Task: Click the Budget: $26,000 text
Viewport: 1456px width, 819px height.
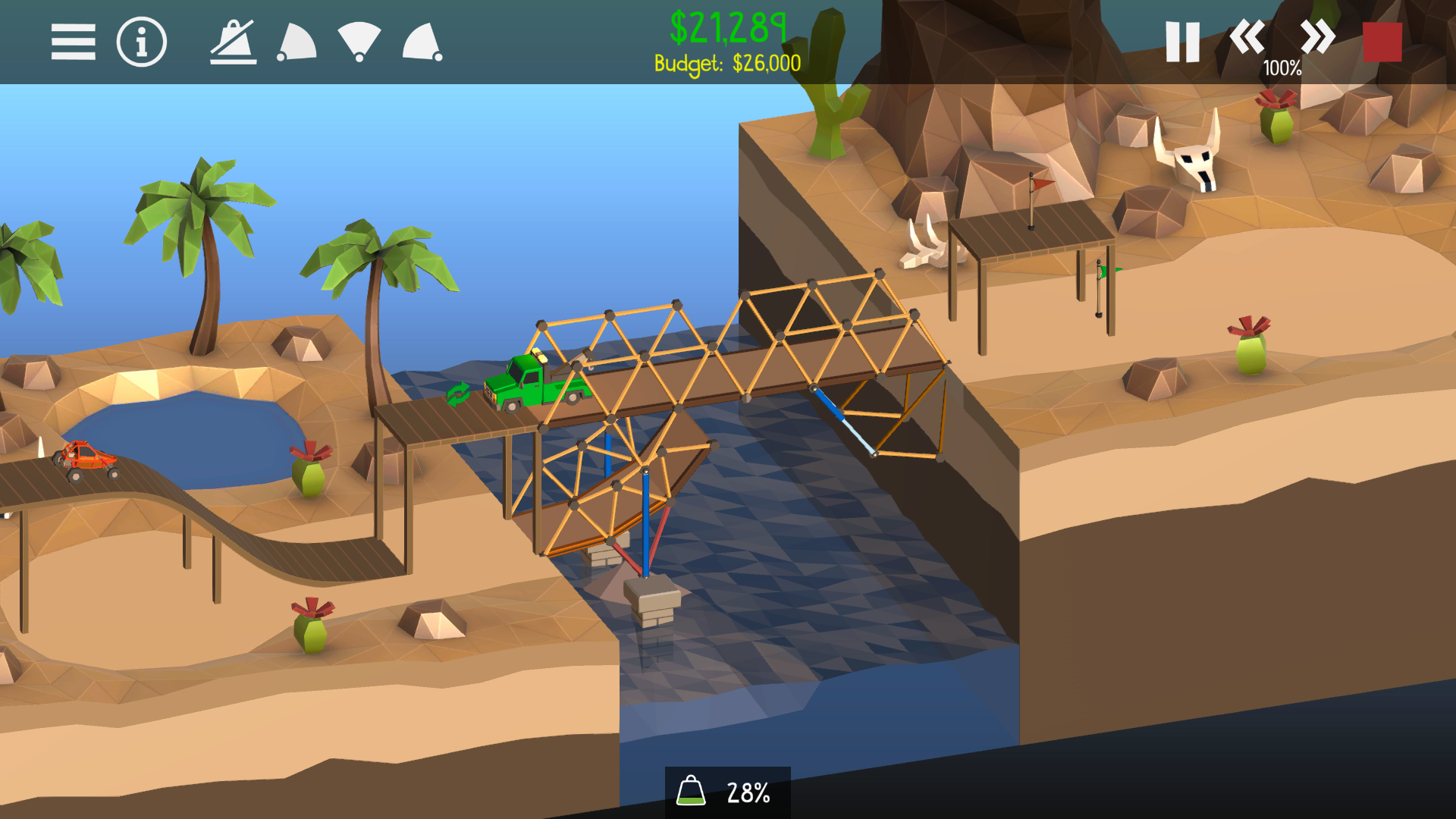Action: coord(729,64)
